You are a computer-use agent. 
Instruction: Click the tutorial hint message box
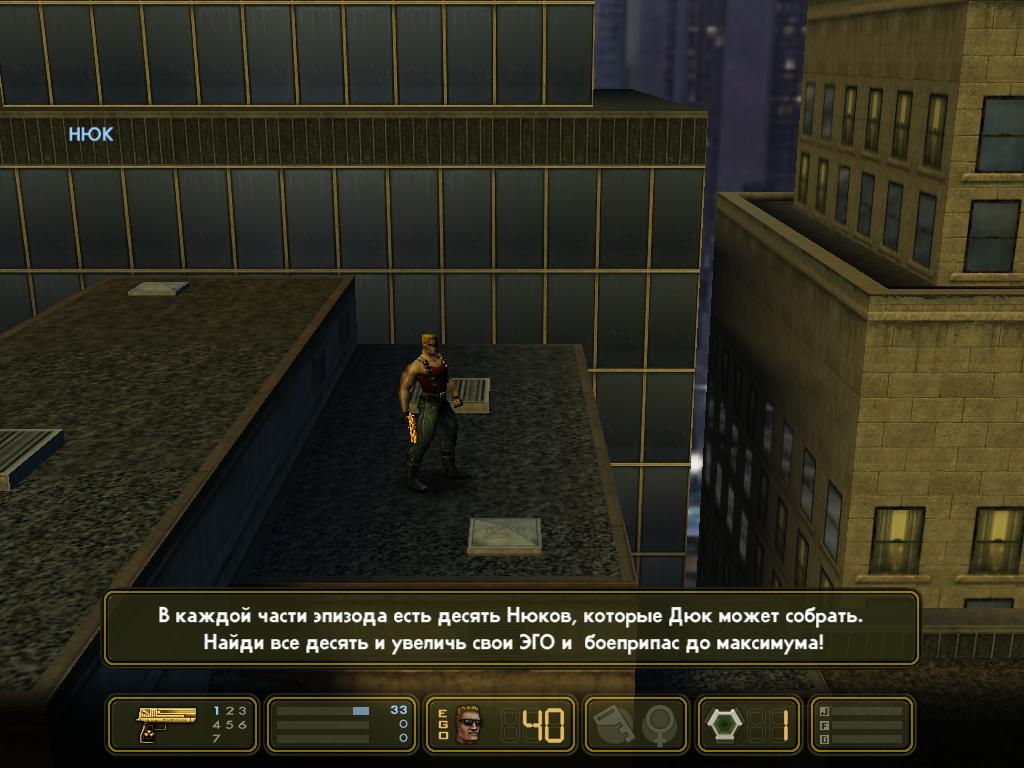tap(511, 628)
